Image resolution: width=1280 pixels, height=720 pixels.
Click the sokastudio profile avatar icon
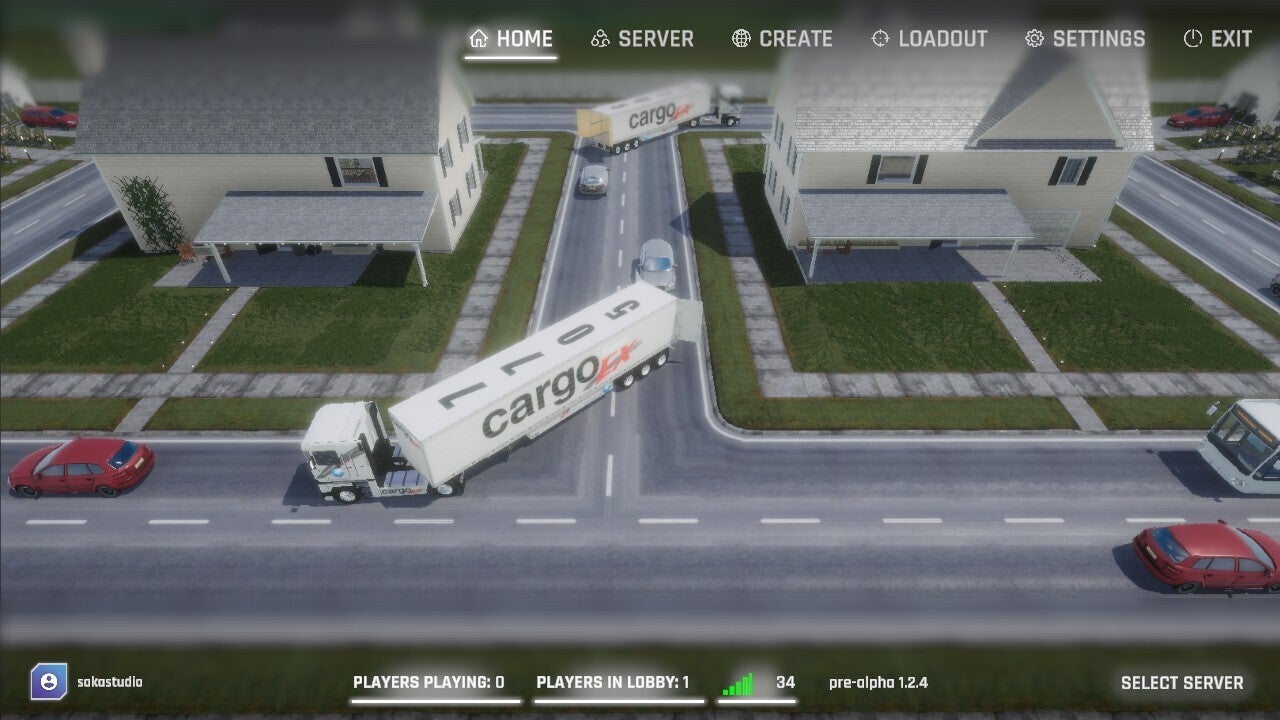pos(48,682)
